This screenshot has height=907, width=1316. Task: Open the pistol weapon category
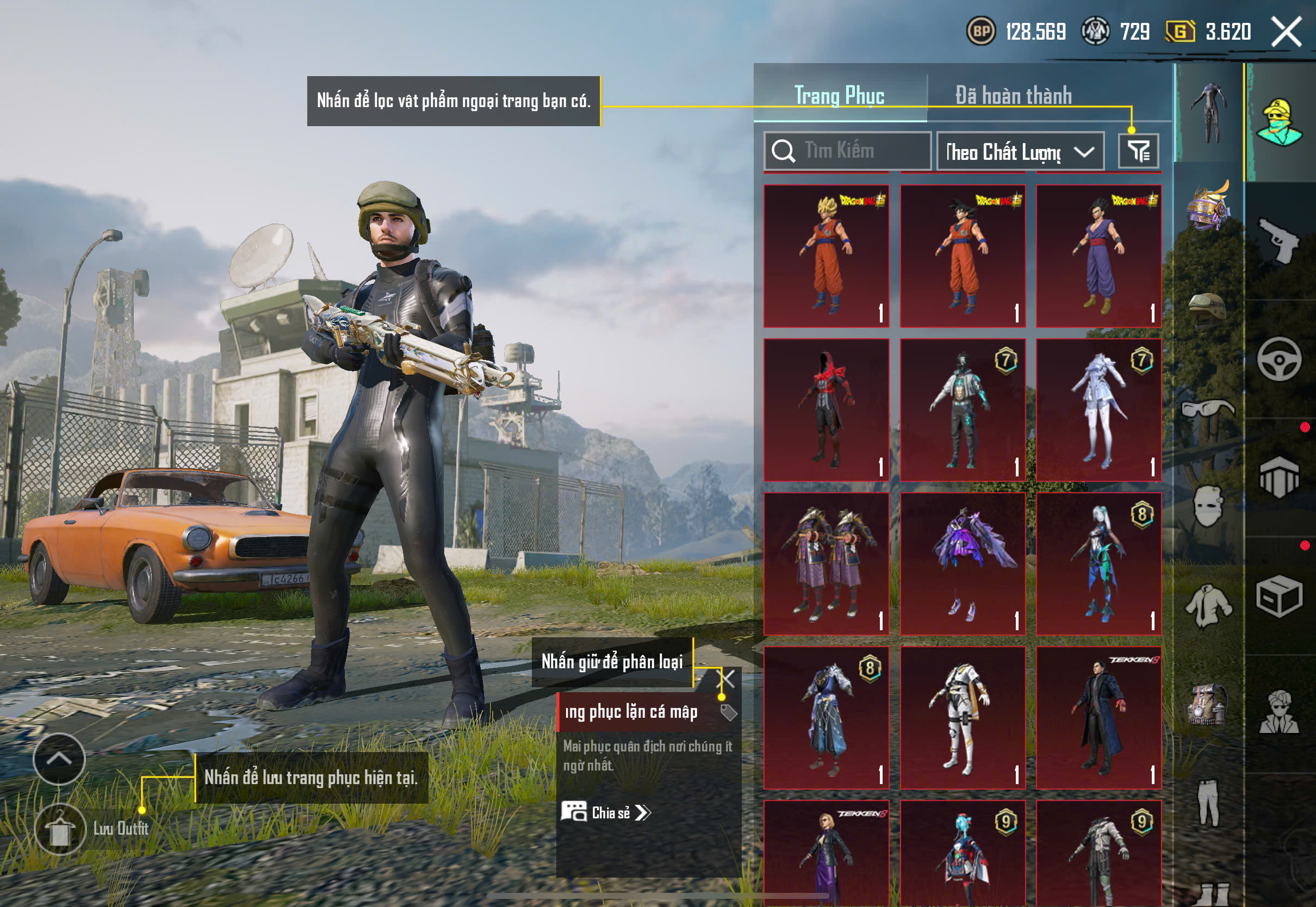click(1279, 240)
